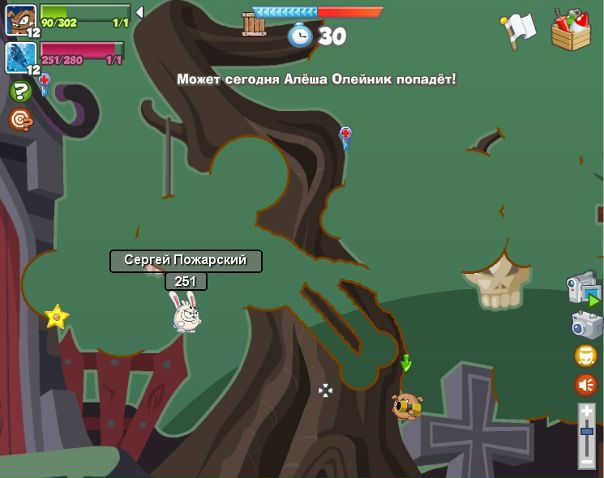
Task: Click the yellow round button below the camera
Action: coord(586,356)
